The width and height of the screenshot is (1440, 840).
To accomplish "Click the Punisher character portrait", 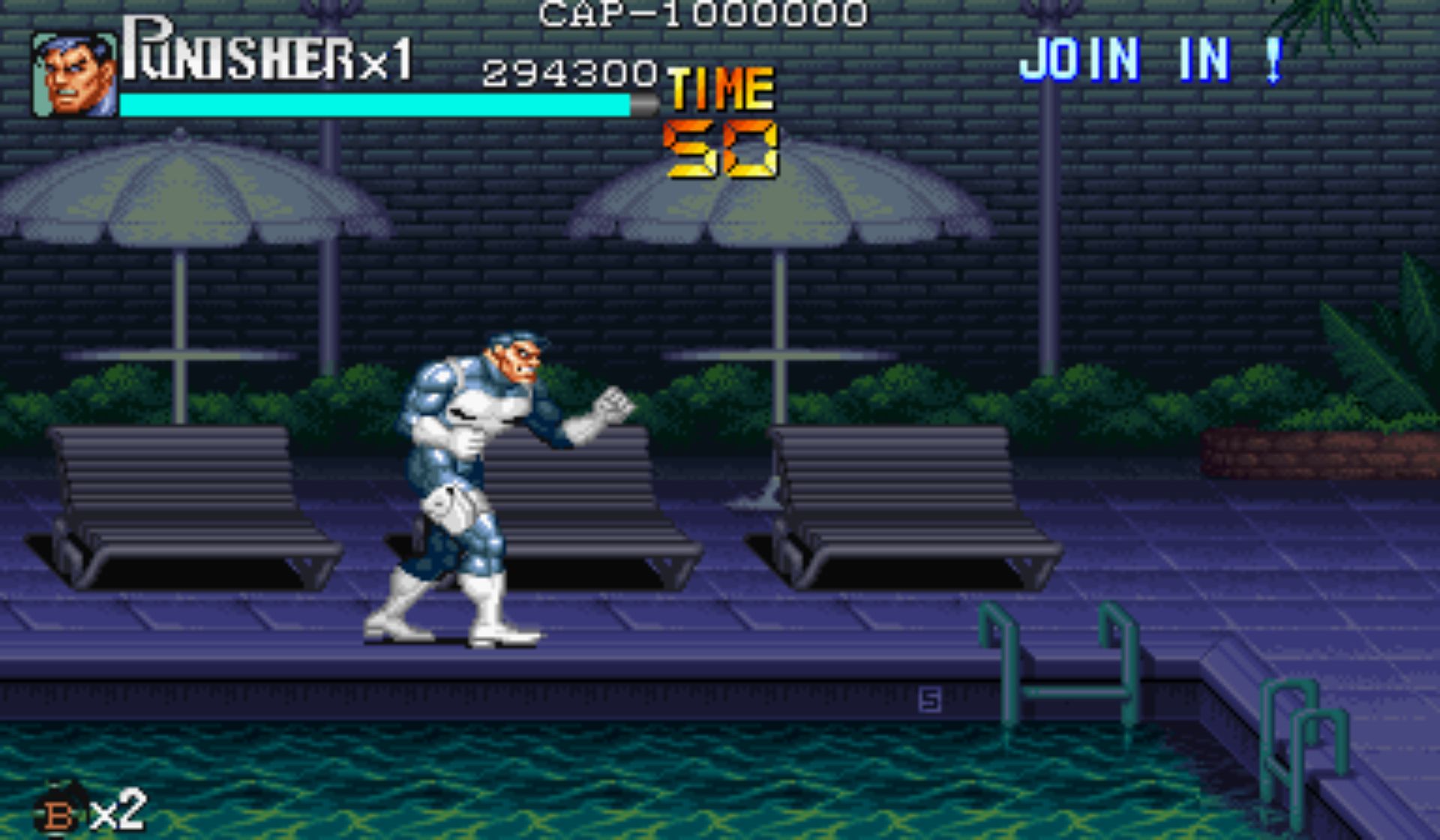I will click(75, 75).
